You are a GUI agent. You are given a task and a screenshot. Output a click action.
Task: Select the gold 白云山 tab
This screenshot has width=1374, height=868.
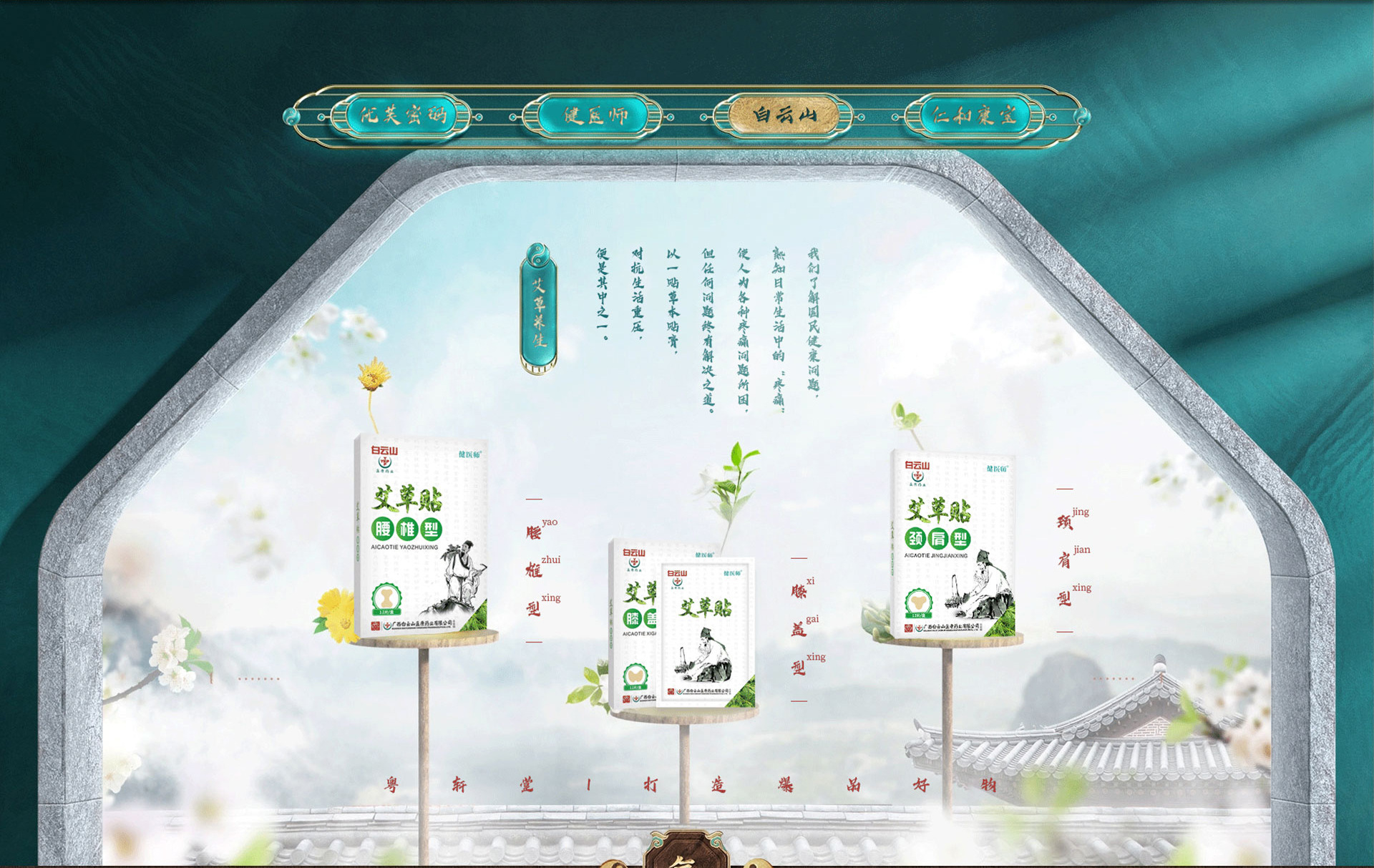(785, 115)
